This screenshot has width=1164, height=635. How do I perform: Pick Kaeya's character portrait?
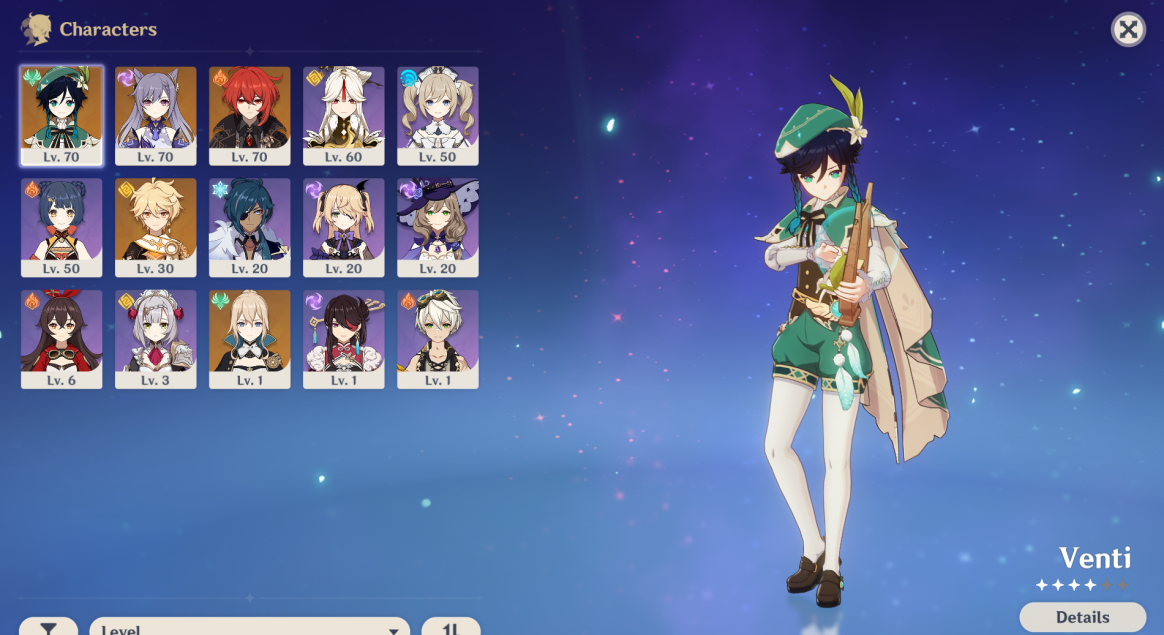pyautogui.click(x=249, y=225)
